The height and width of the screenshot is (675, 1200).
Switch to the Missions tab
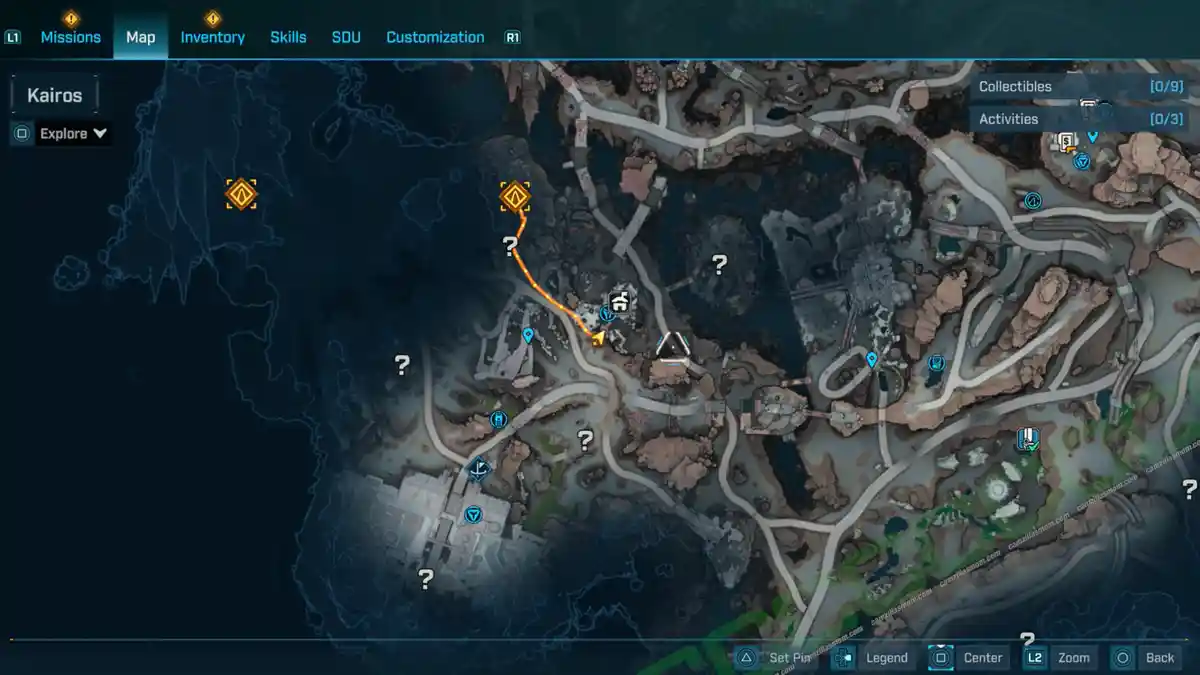pyautogui.click(x=70, y=37)
